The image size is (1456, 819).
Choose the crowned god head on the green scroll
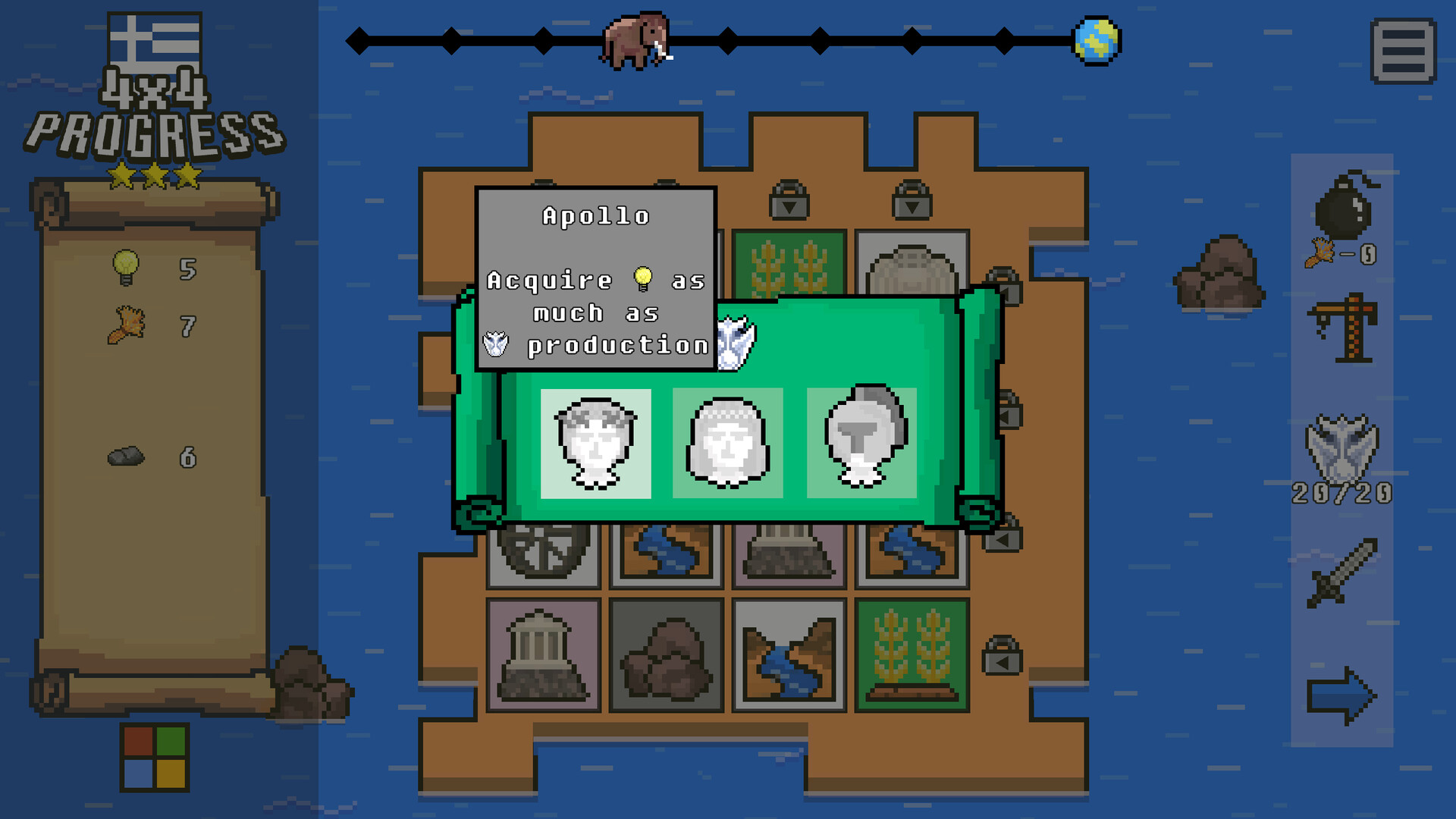(727, 441)
